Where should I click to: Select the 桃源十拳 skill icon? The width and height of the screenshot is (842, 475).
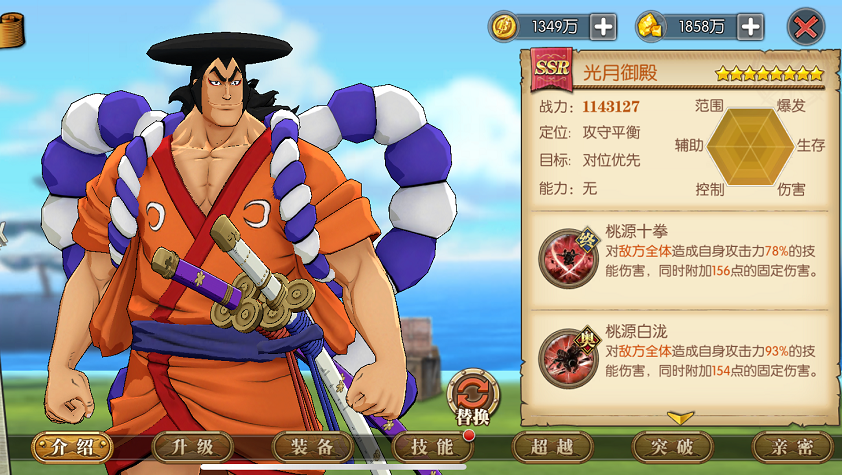tap(564, 255)
